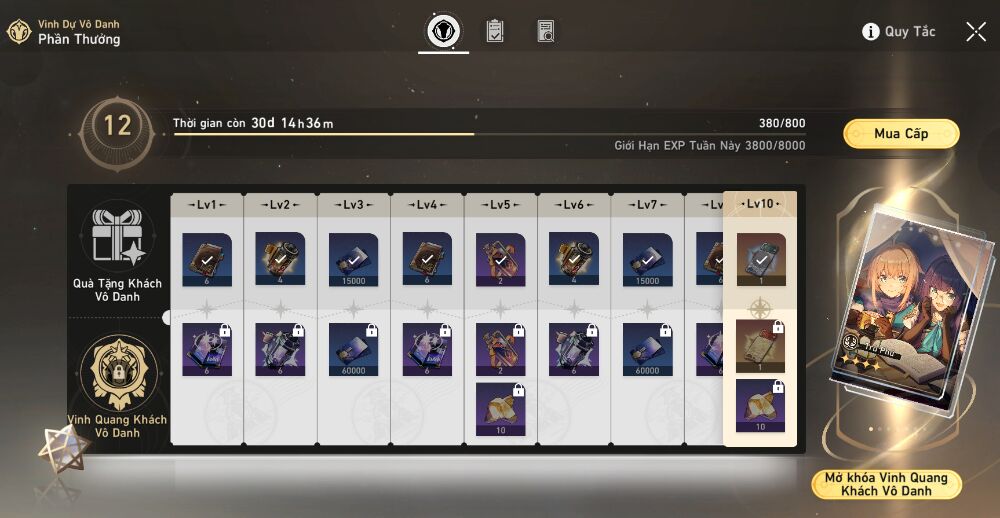This screenshot has width=1000, height=518.
Task: Select the rewards tab icon
Action: point(443,31)
